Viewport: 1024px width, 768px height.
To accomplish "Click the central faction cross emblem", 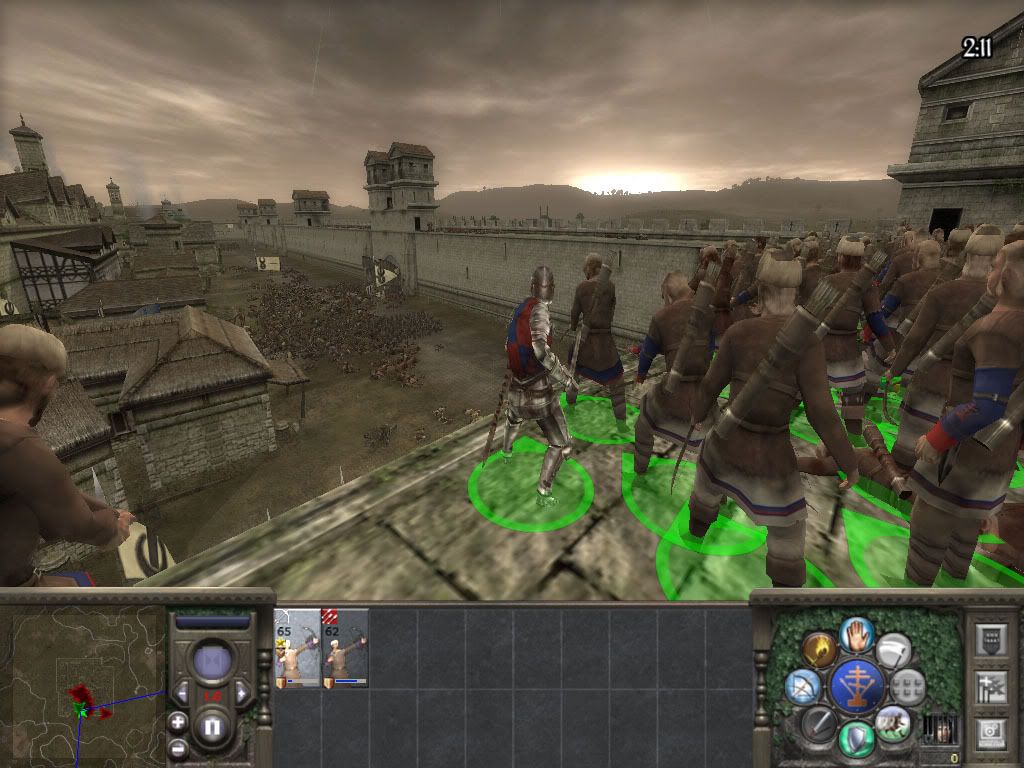I will [857, 686].
